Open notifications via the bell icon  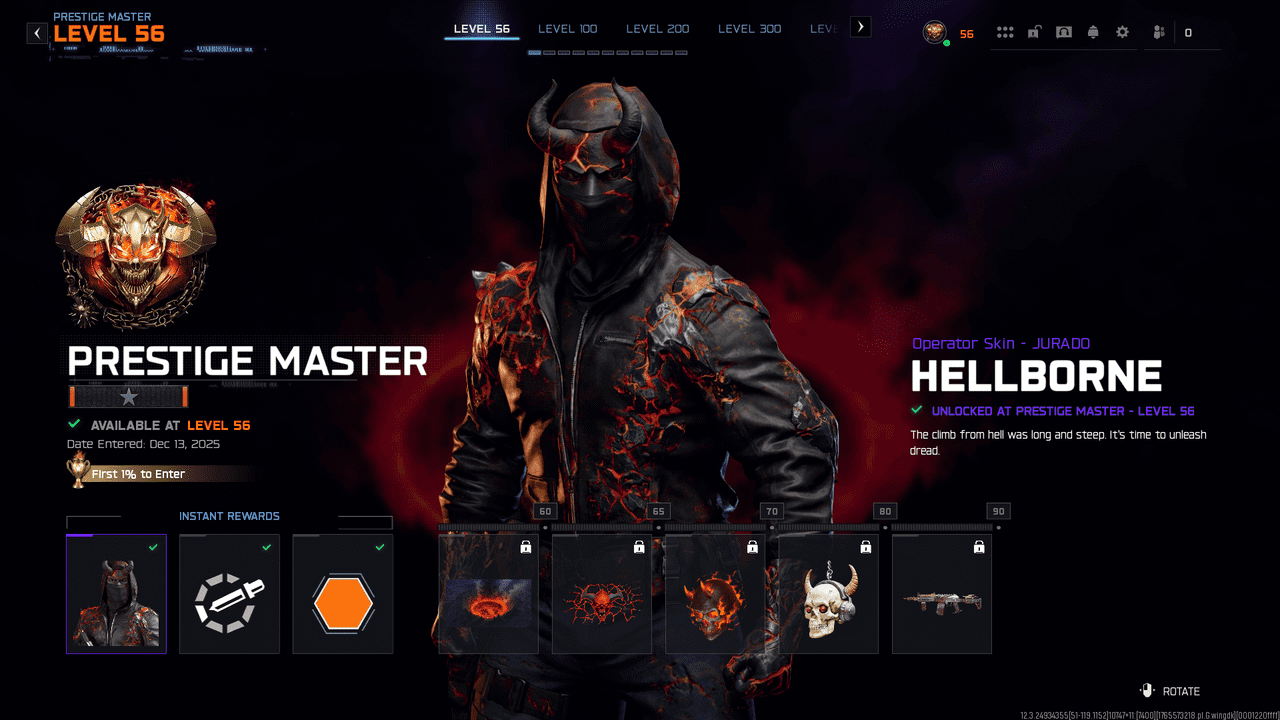(x=1093, y=31)
